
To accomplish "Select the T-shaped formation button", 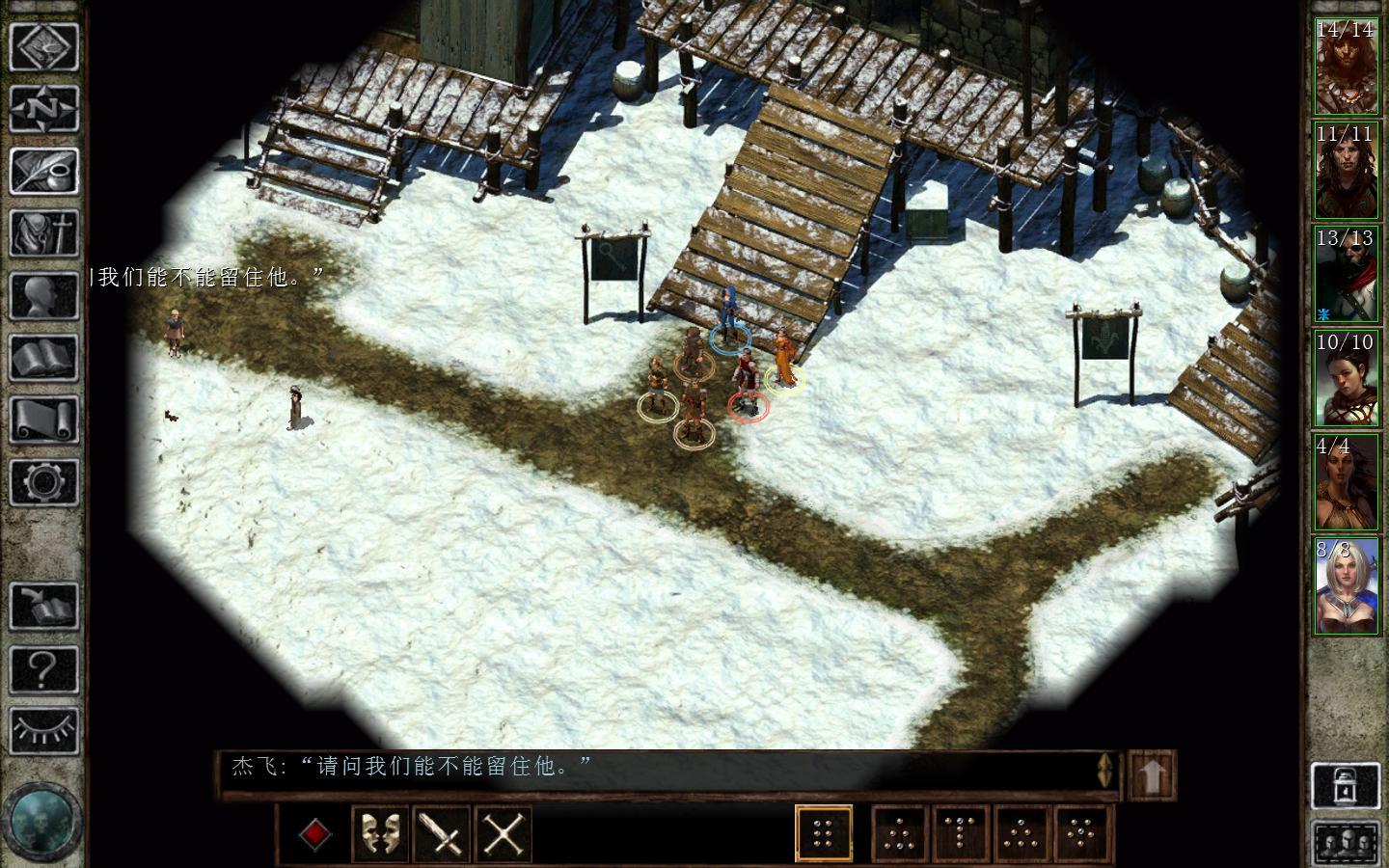I will pos(961,833).
